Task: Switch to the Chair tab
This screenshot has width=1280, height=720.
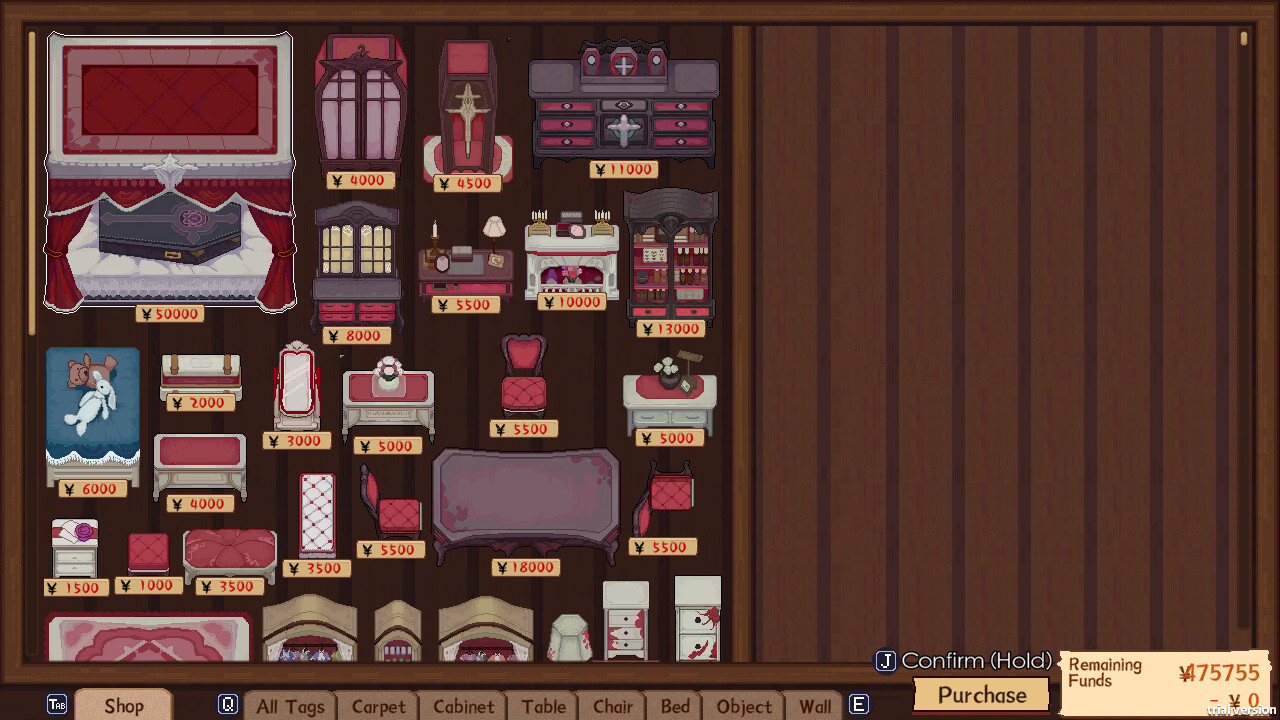Action: pyautogui.click(x=612, y=707)
